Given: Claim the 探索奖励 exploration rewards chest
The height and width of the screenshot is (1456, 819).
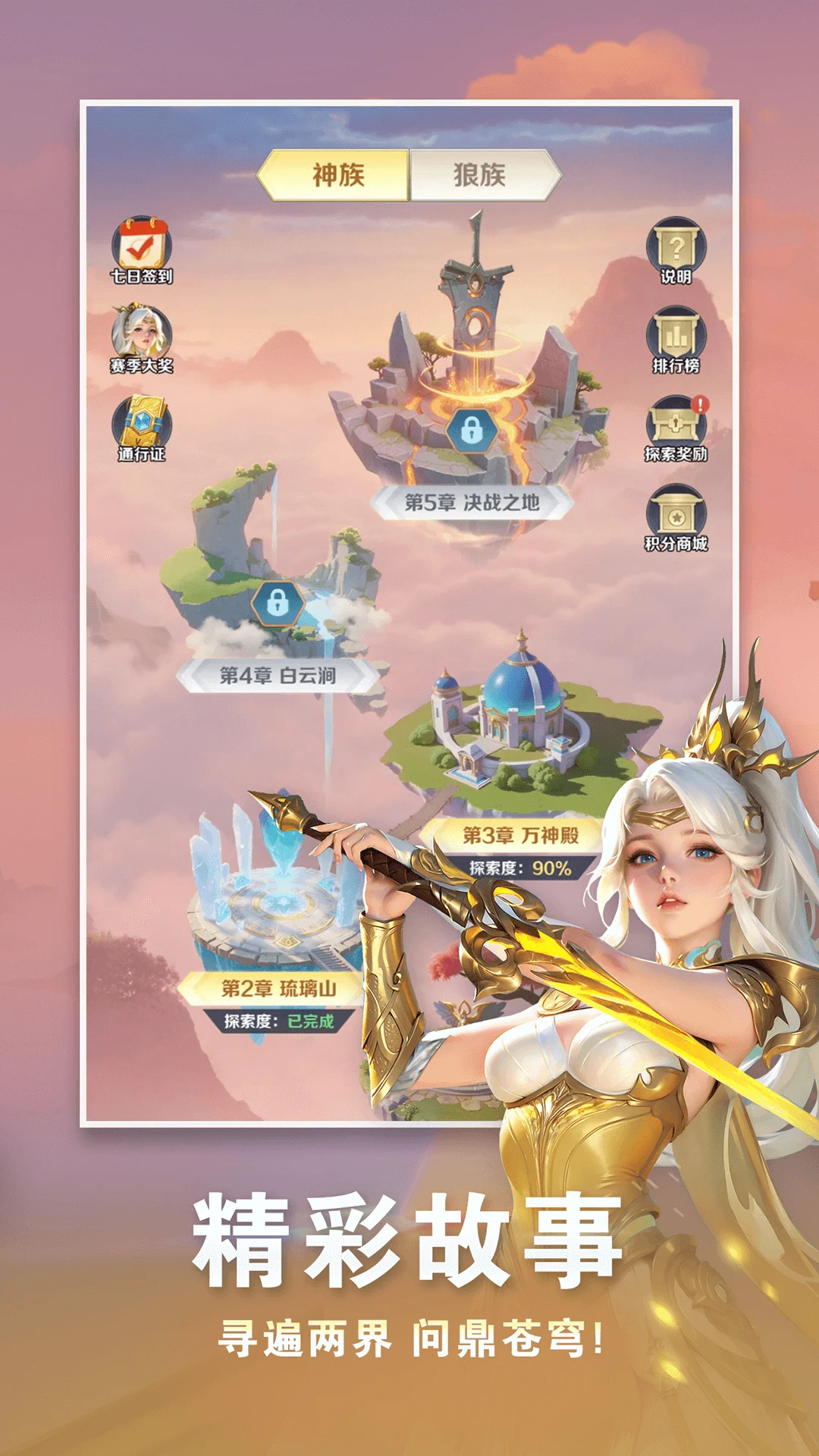Looking at the screenshot, I should tap(676, 428).
